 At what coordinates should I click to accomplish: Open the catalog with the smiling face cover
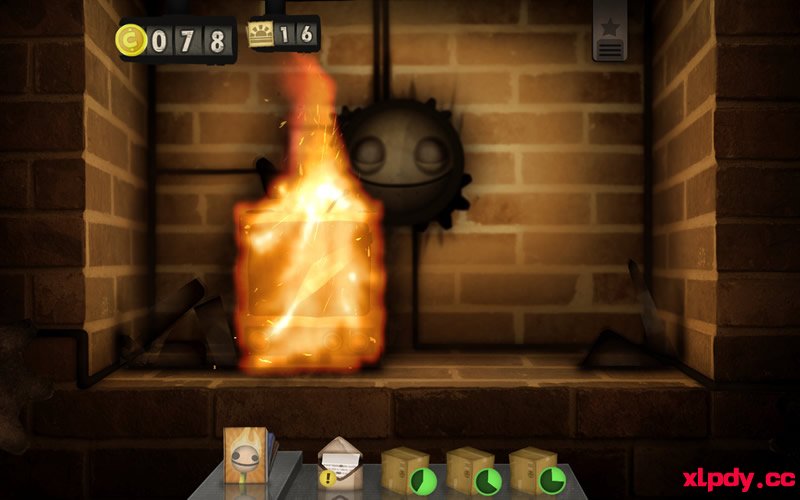[x=245, y=459]
